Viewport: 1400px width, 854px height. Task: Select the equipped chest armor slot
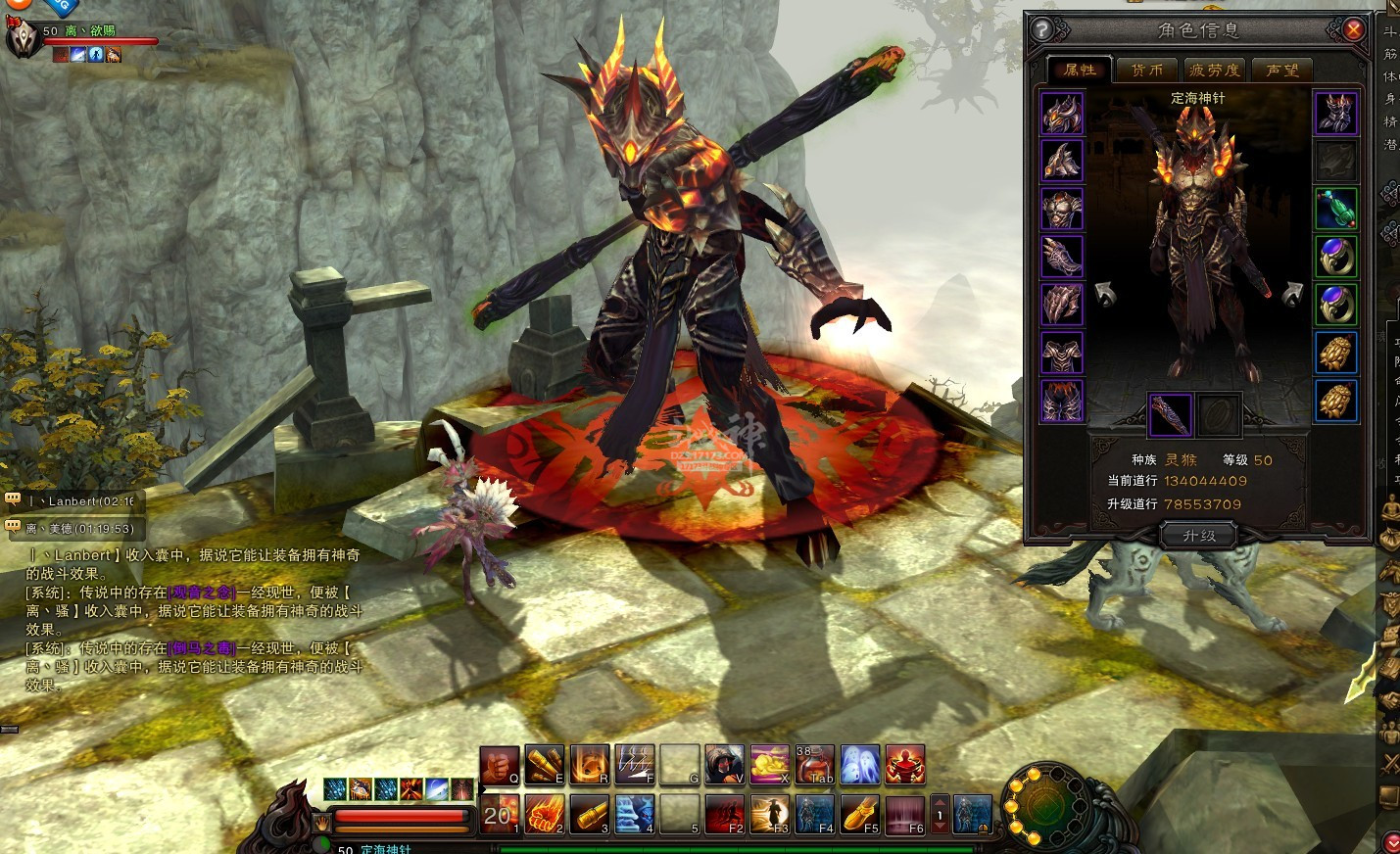[x=1061, y=210]
